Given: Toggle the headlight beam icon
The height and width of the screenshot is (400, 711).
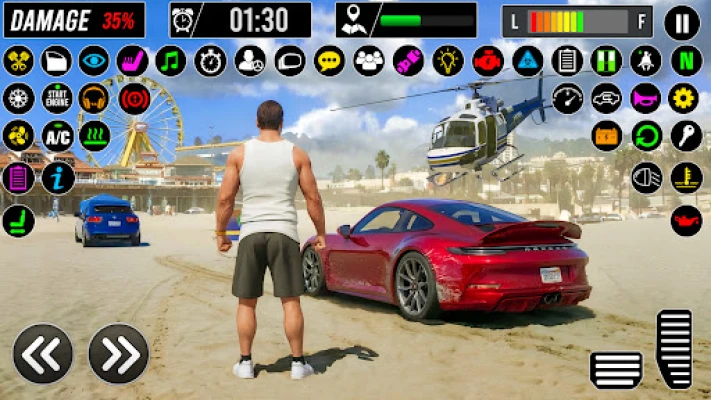Looking at the screenshot, I should click(x=647, y=177).
